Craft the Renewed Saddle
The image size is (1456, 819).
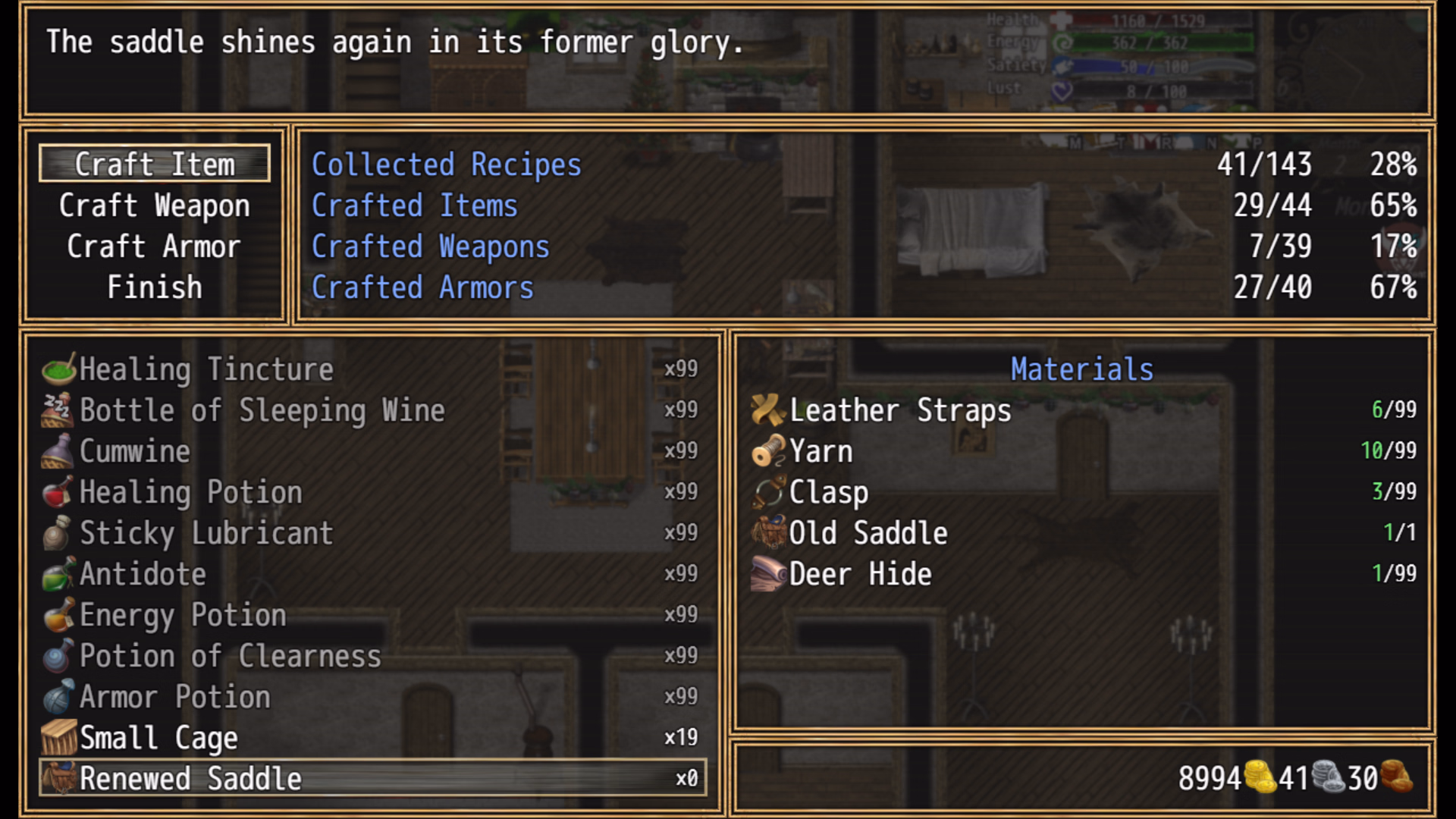372,779
